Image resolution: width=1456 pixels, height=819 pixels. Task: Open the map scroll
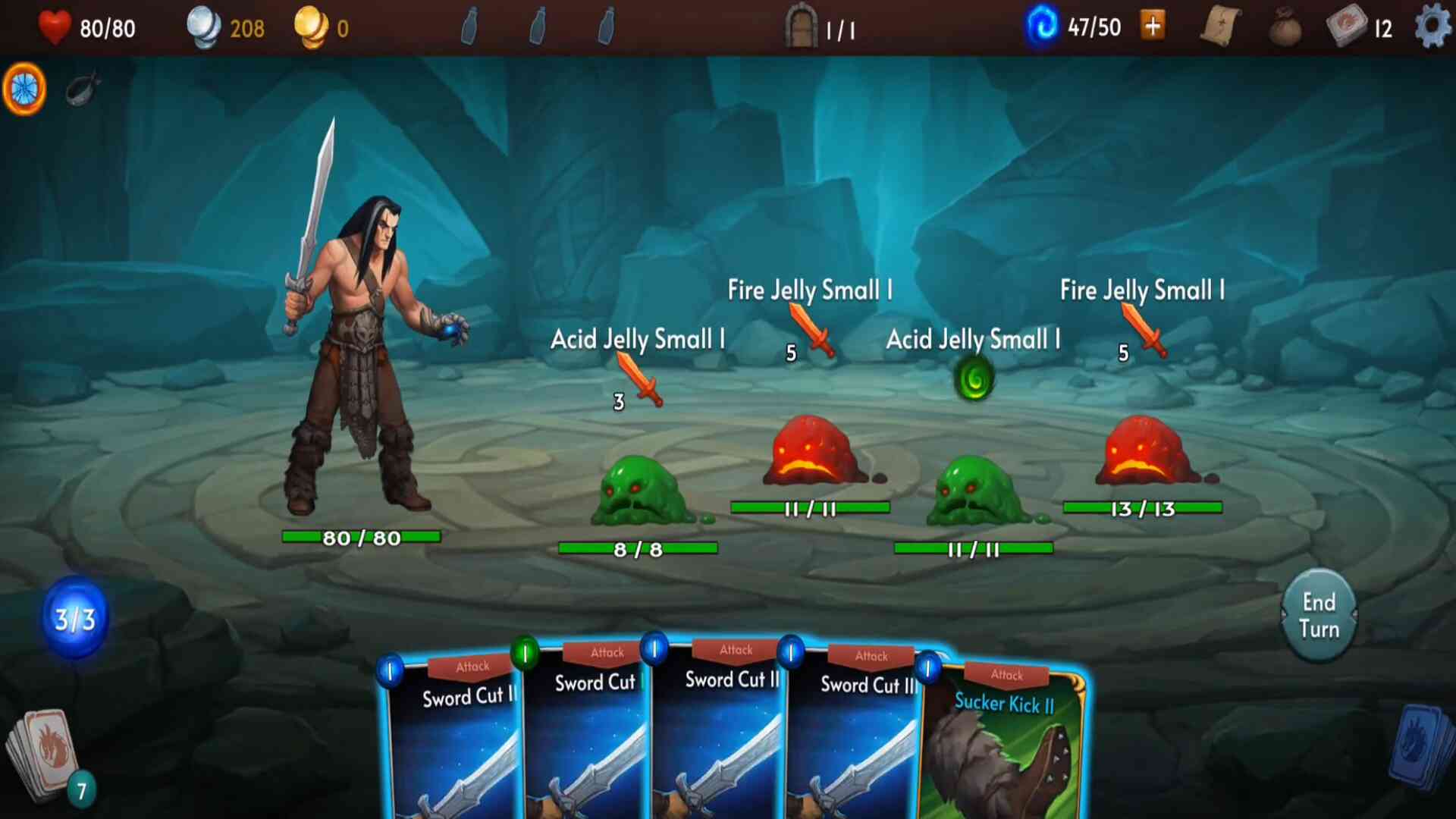pos(1220,27)
